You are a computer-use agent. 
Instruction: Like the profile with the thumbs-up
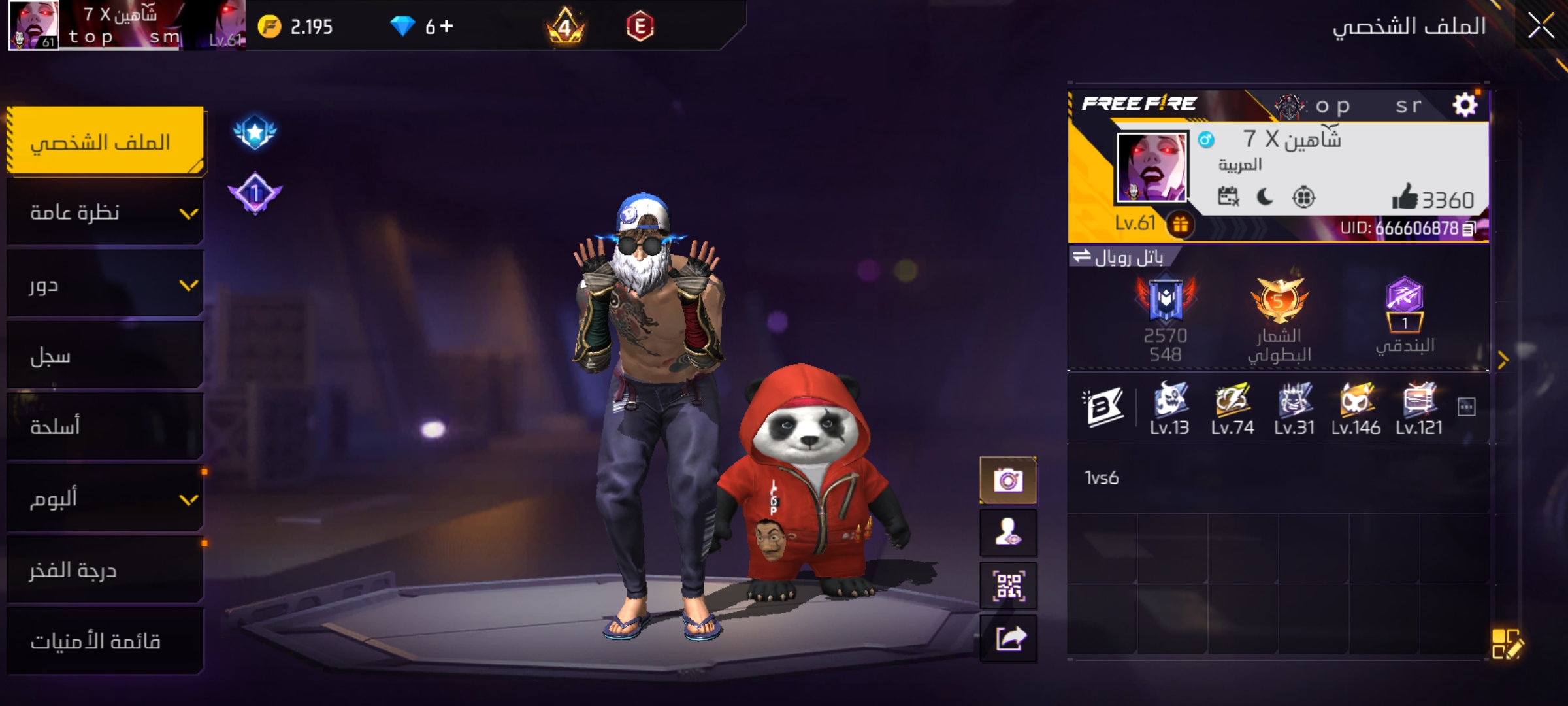tap(1404, 197)
